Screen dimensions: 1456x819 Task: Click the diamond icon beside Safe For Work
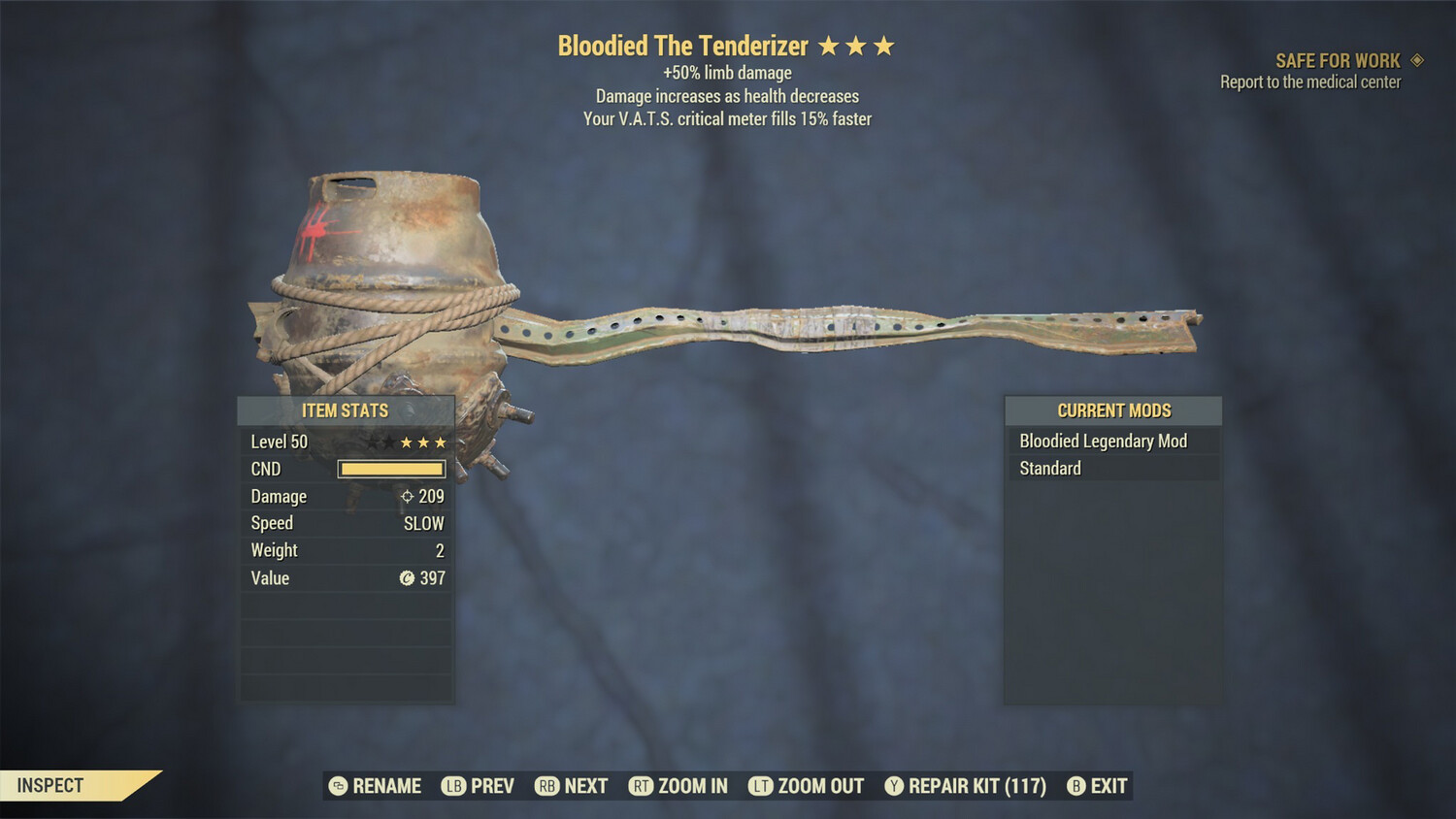point(1415,60)
